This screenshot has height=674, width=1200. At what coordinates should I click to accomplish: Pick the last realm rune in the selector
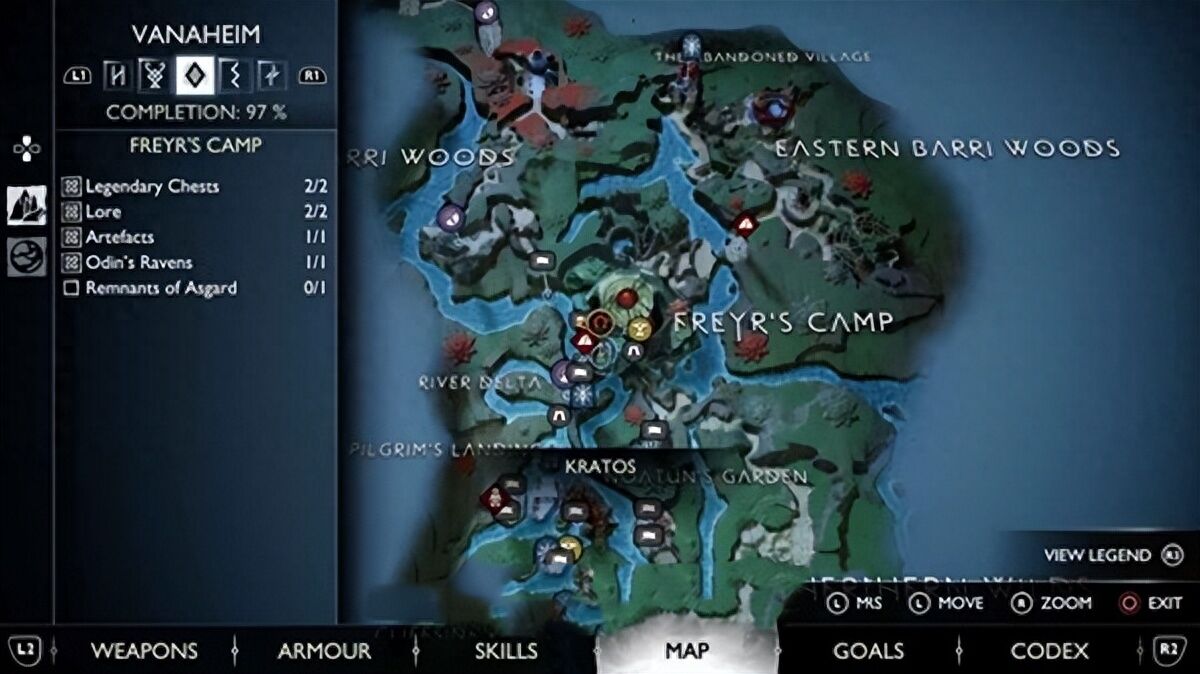pyautogui.click(x=270, y=74)
